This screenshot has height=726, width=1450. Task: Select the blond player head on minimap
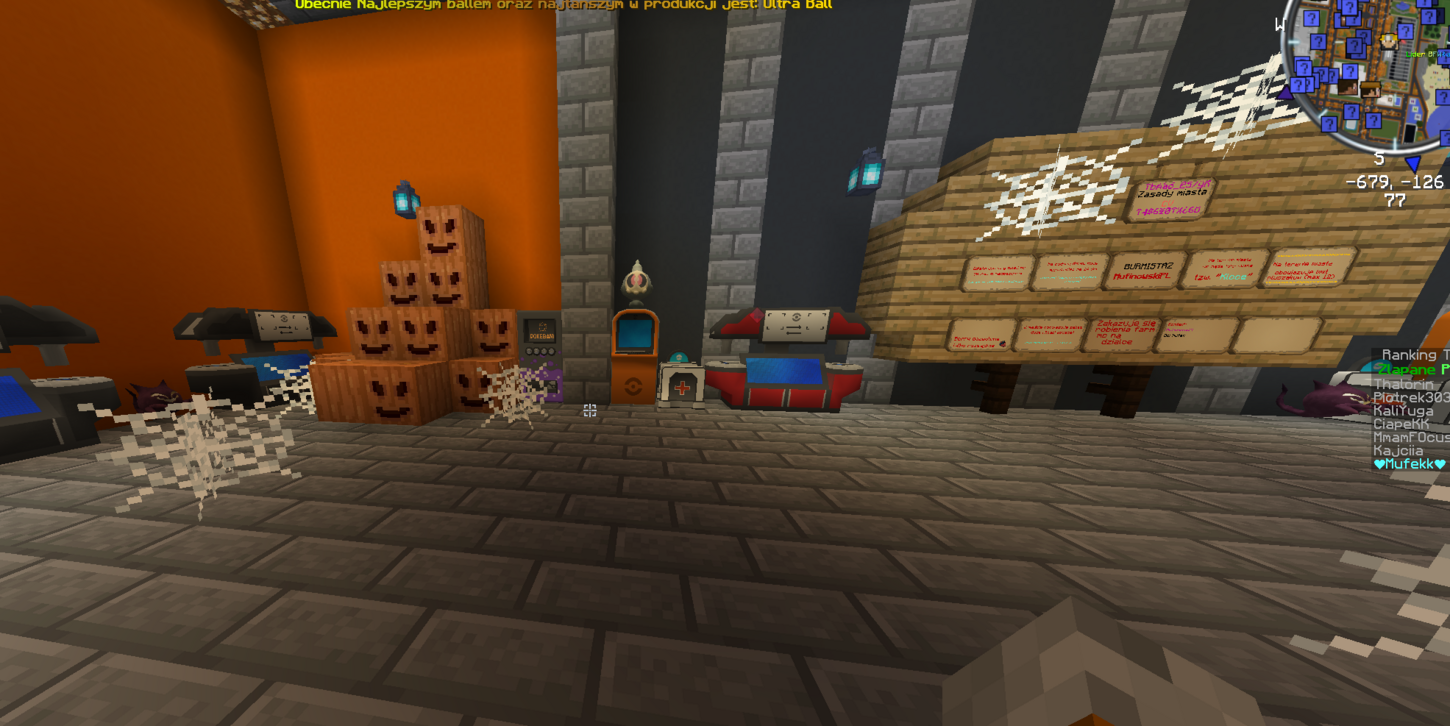pyautogui.click(x=1389, y=42)
